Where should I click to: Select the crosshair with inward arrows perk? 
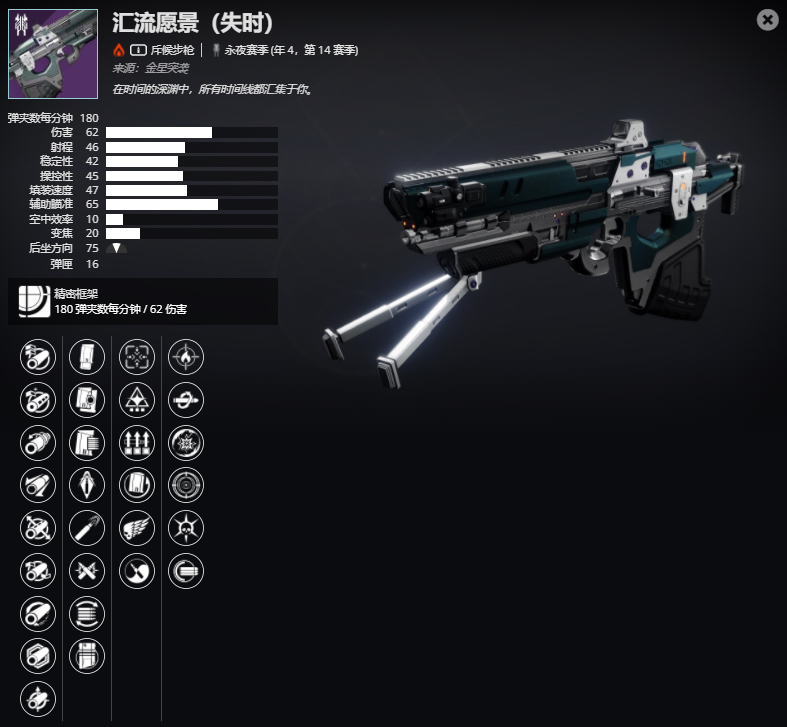click(137, 356)
